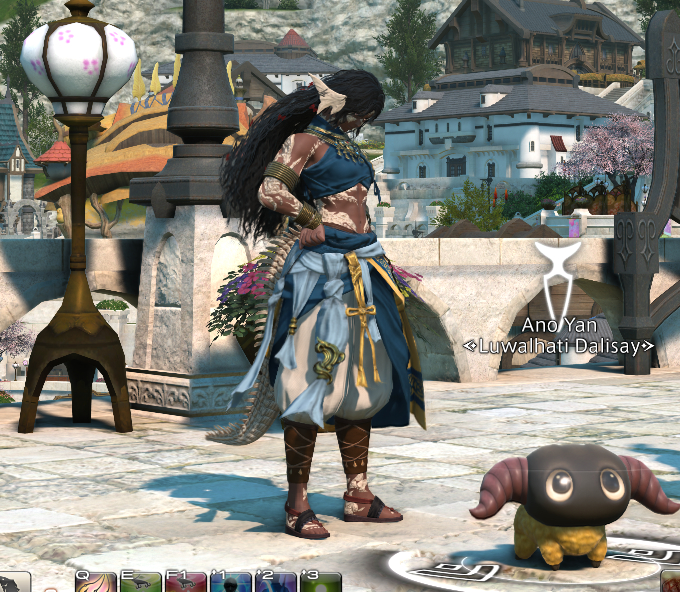
Task: Activate the green hotbar slot labeled 3
Action: [320, 582]
